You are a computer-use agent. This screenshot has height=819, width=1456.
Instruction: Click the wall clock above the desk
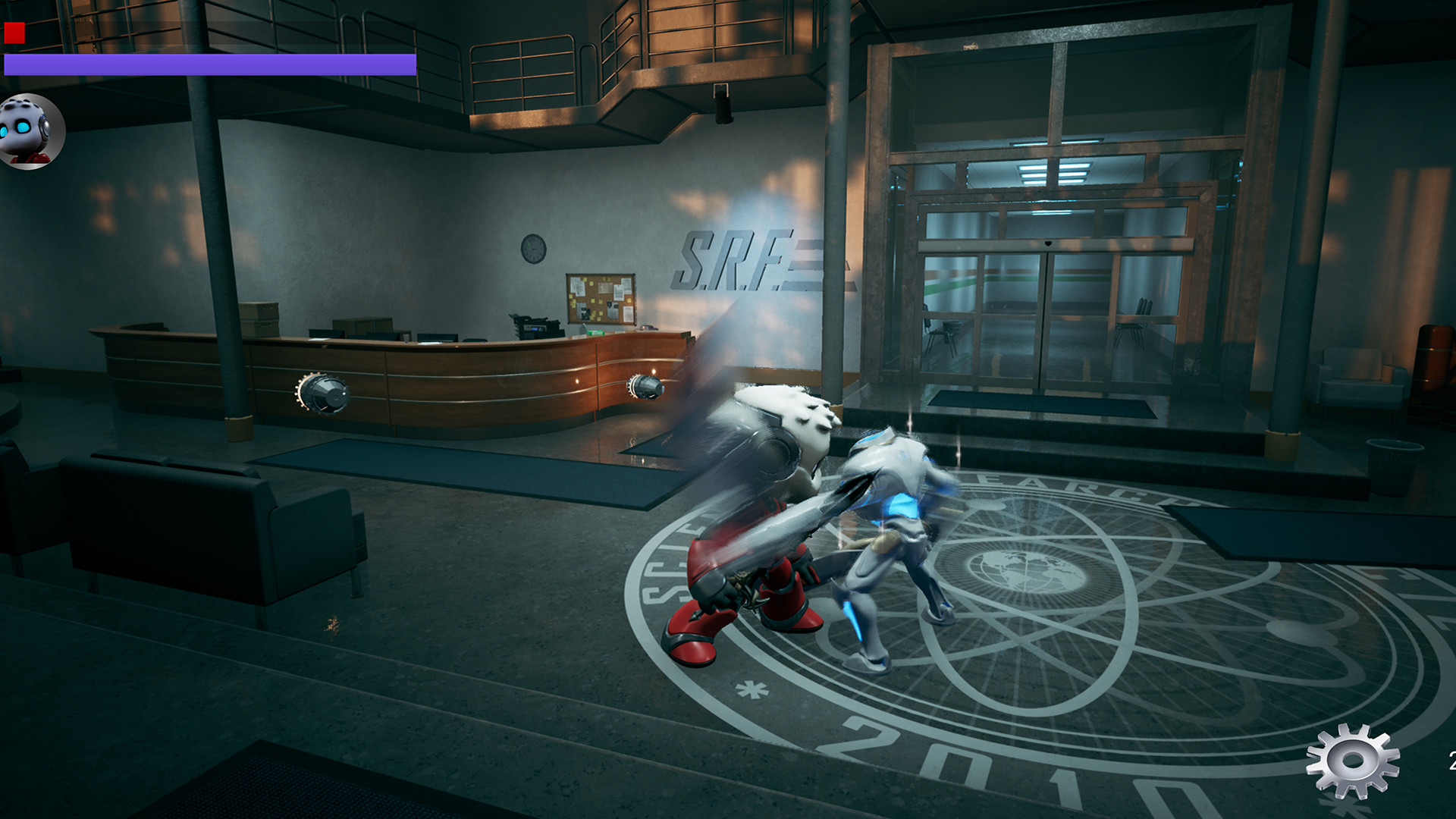pyautogui.click(x=532, y=249)
